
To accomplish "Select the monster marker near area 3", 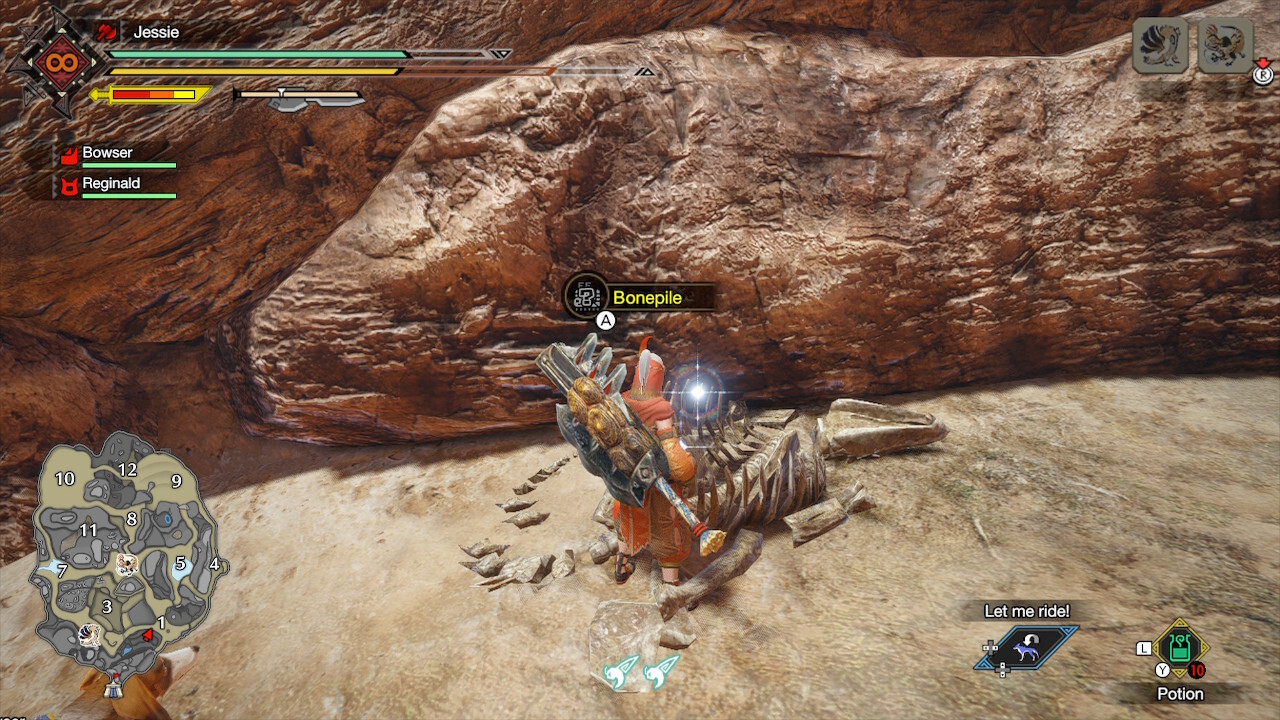I will pos(91,634).
